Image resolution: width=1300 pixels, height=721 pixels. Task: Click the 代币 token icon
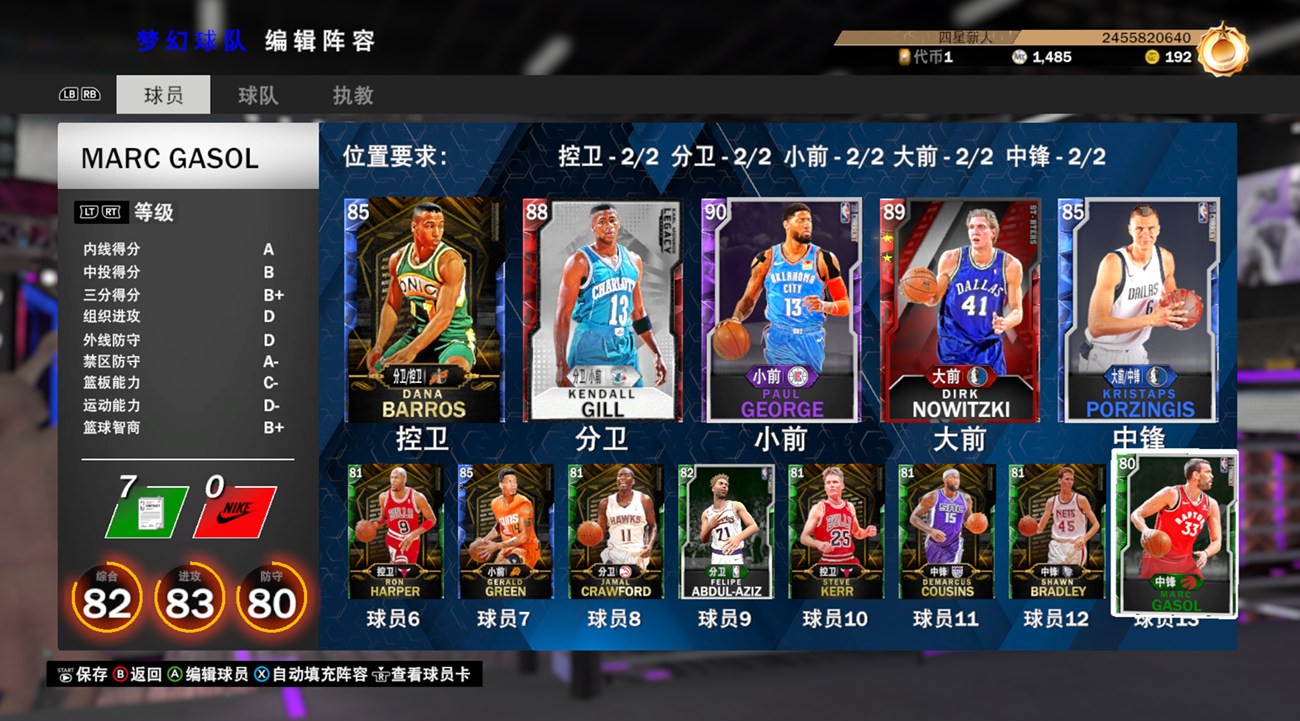[903, 57]
